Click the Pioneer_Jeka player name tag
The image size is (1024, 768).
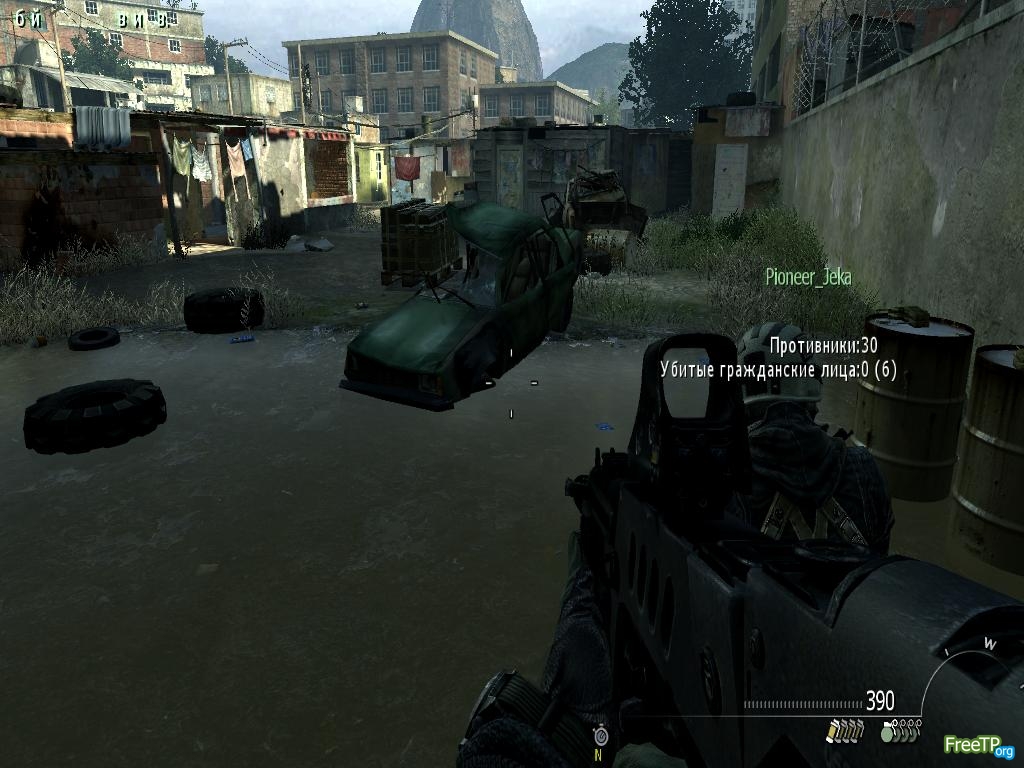pyautogui.click(x=808, y=277)
